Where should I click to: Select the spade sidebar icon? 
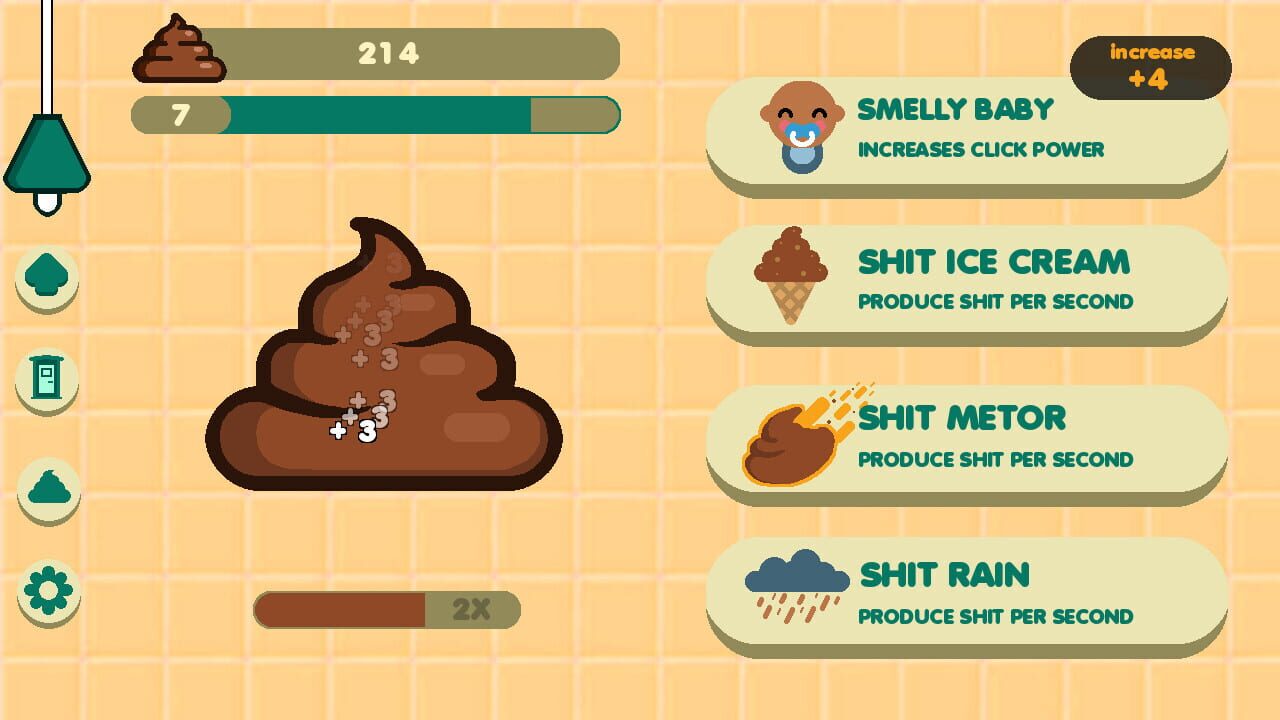tap(46, 280)
